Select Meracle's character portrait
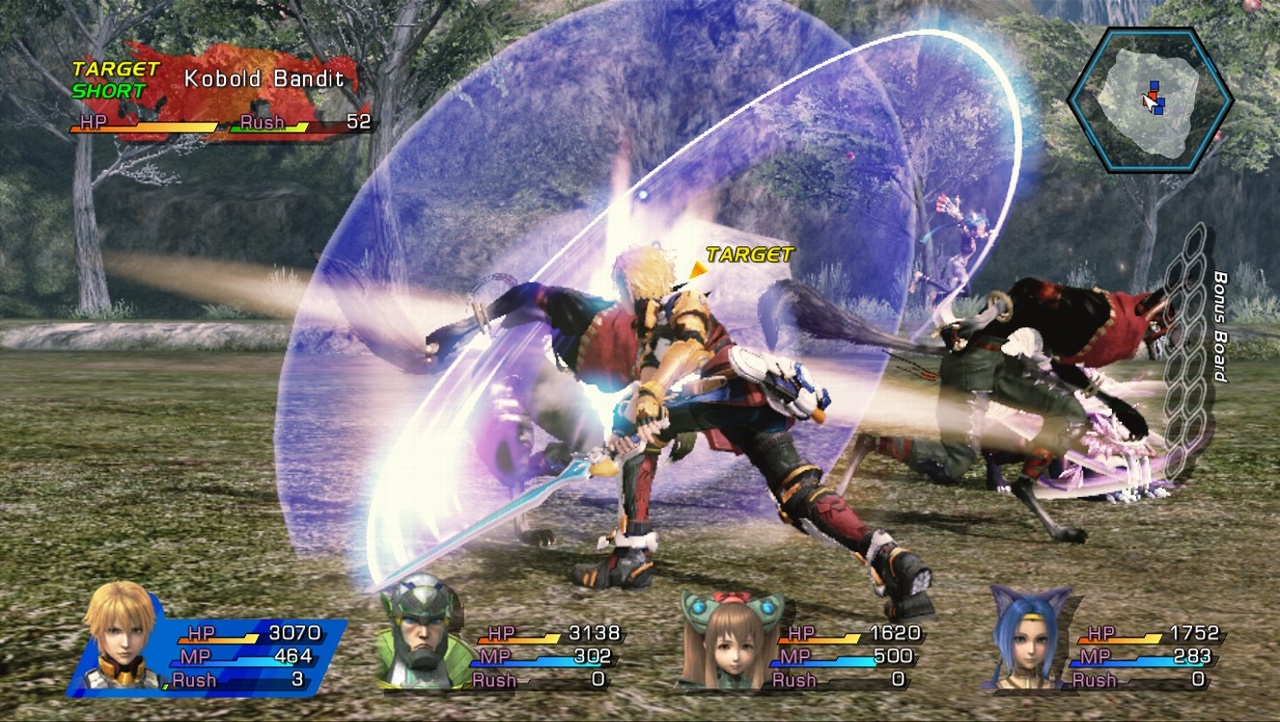 pyautogui.click(x=1030, y=648)
